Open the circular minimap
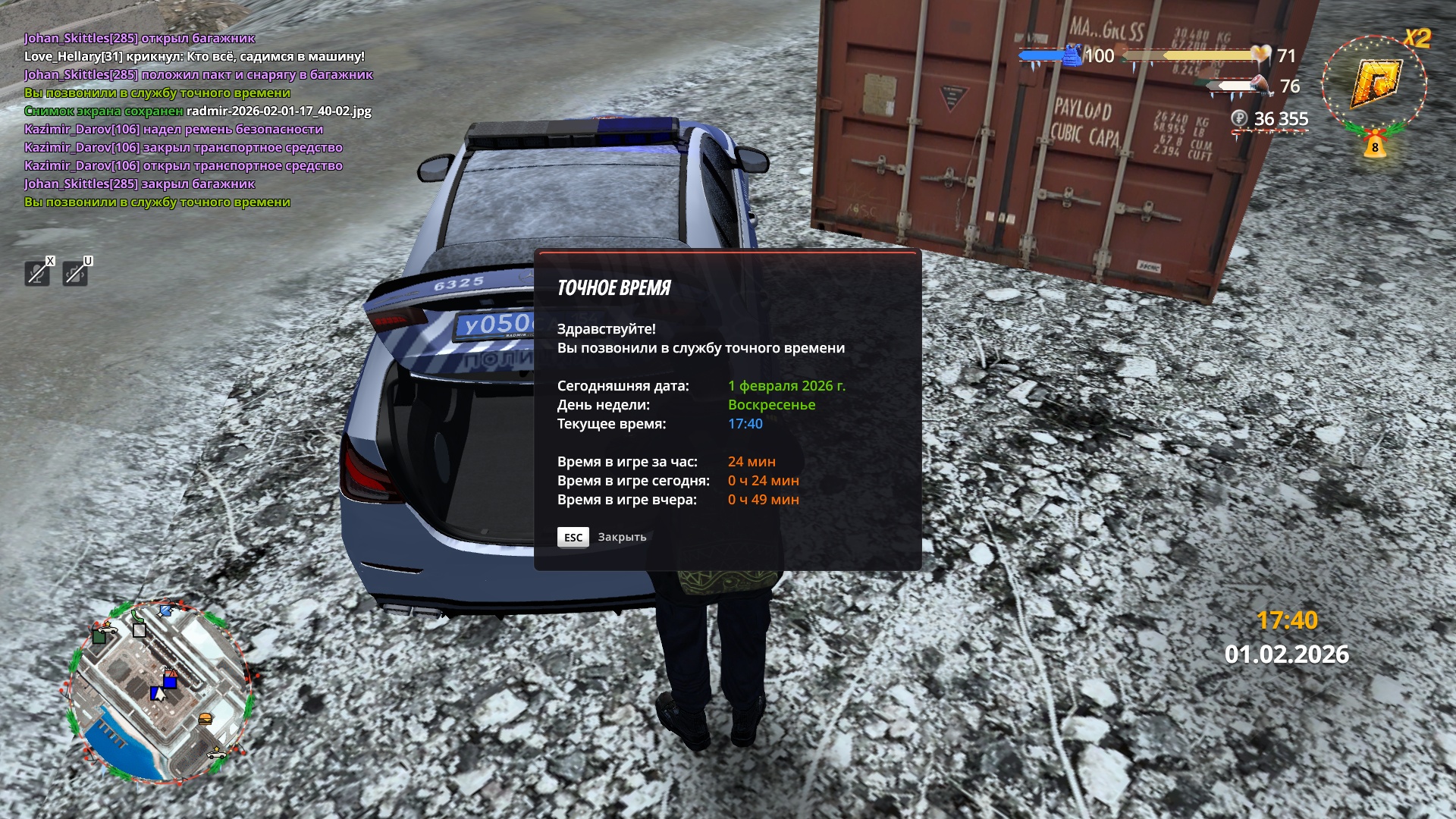 pos(158,692)
